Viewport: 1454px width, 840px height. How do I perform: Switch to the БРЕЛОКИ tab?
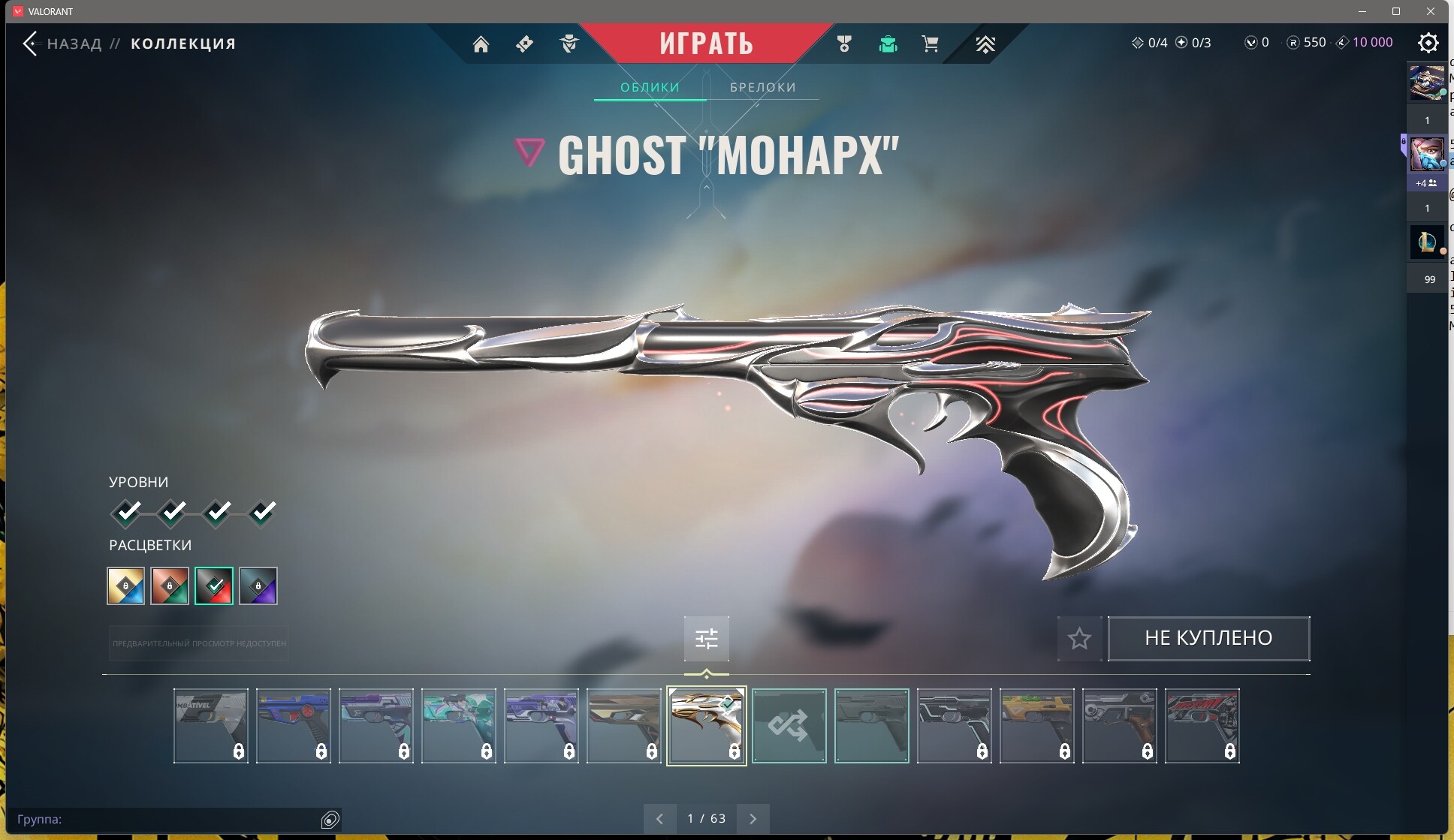[762, 87]
